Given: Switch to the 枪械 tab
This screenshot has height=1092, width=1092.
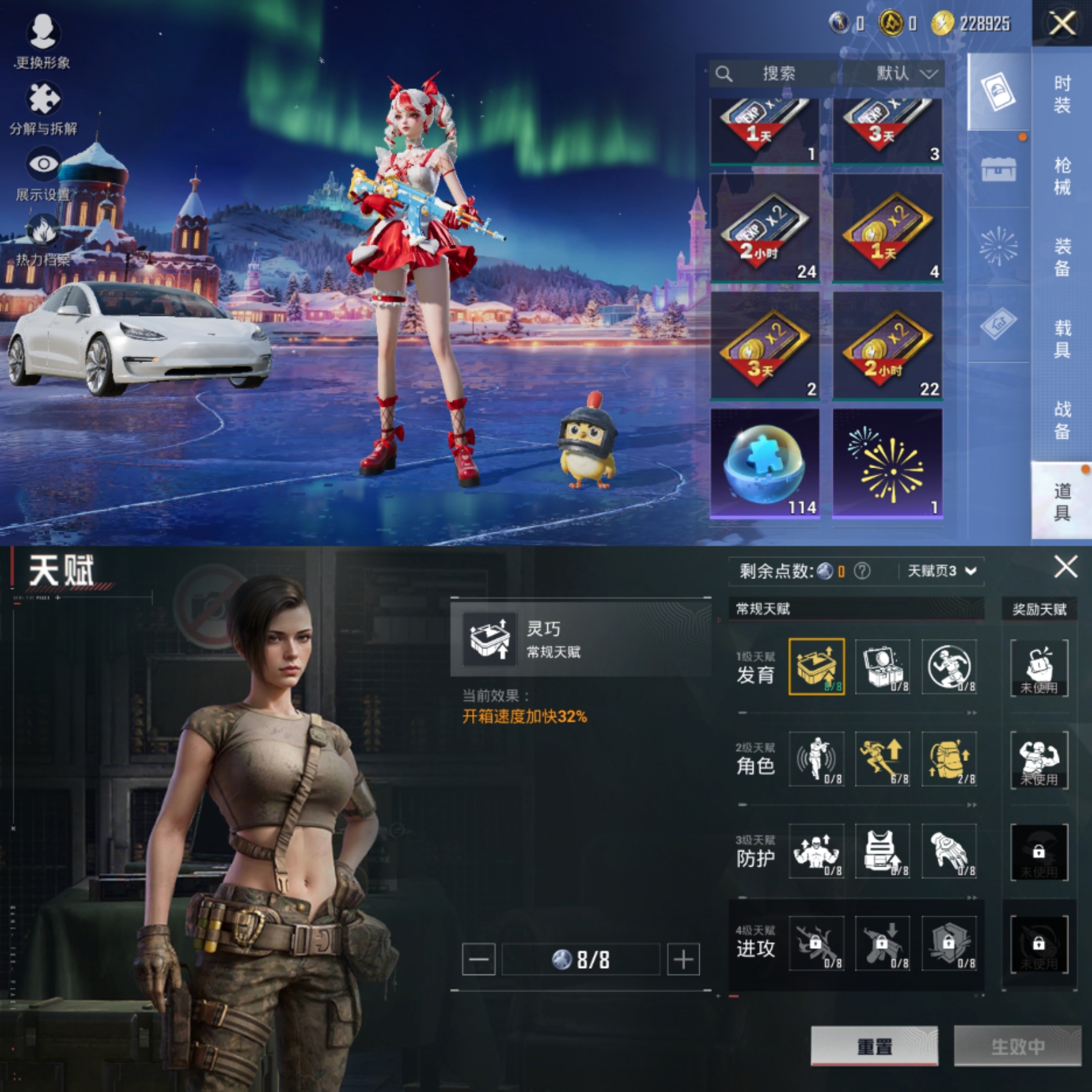Looking at the screenshot, I should [1062, 175].
